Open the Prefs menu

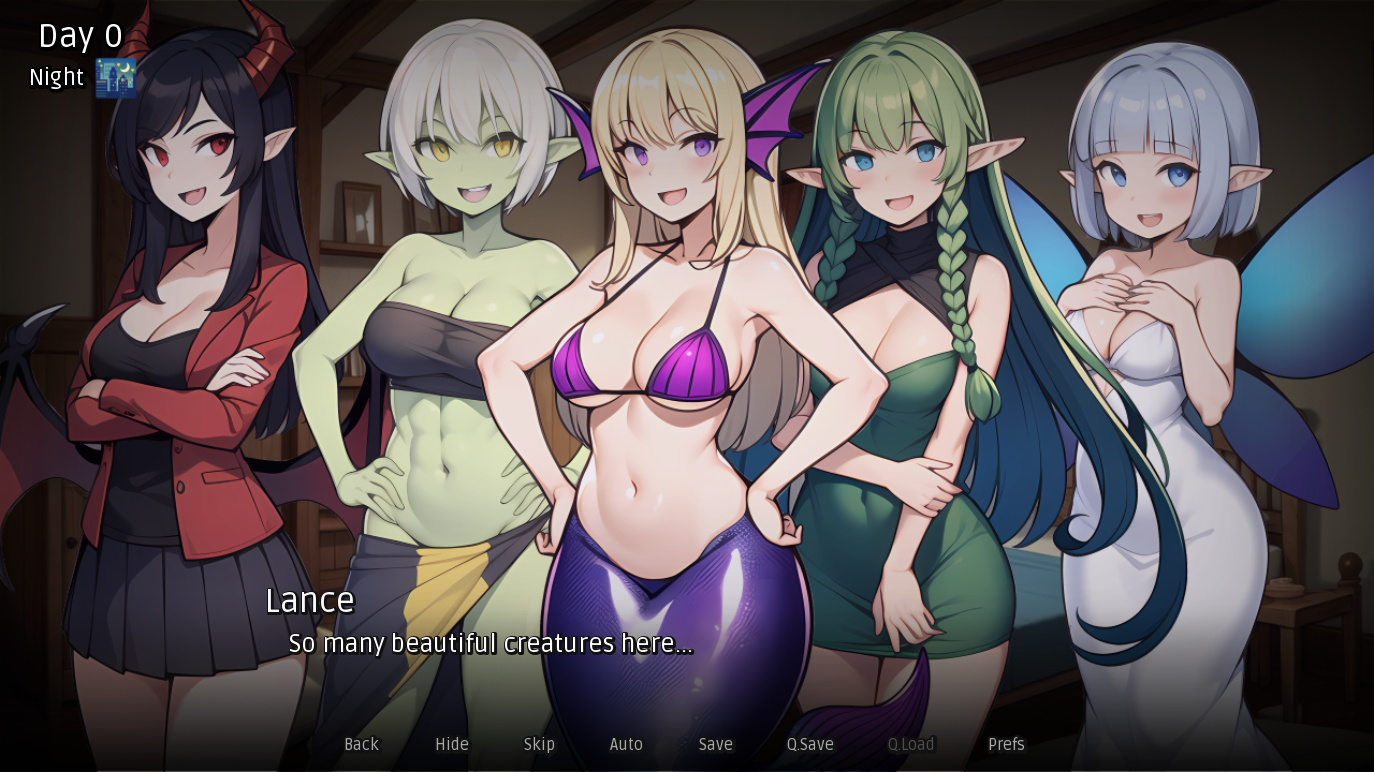coord(1006,744)
